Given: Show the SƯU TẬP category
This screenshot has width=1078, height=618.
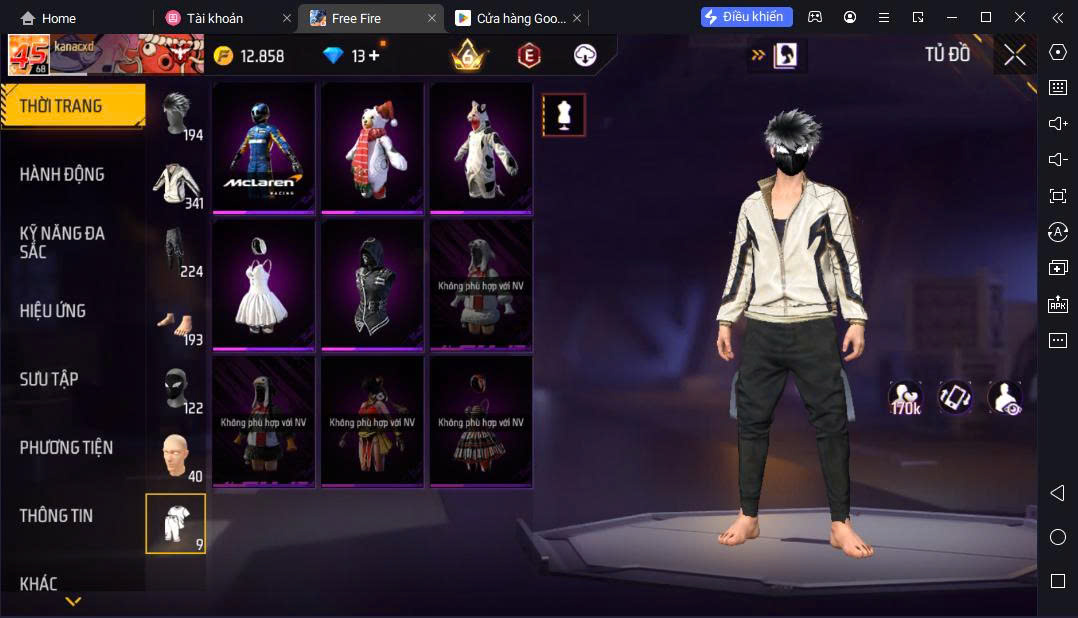Looking at the screenshot, I should pos(49,379).
